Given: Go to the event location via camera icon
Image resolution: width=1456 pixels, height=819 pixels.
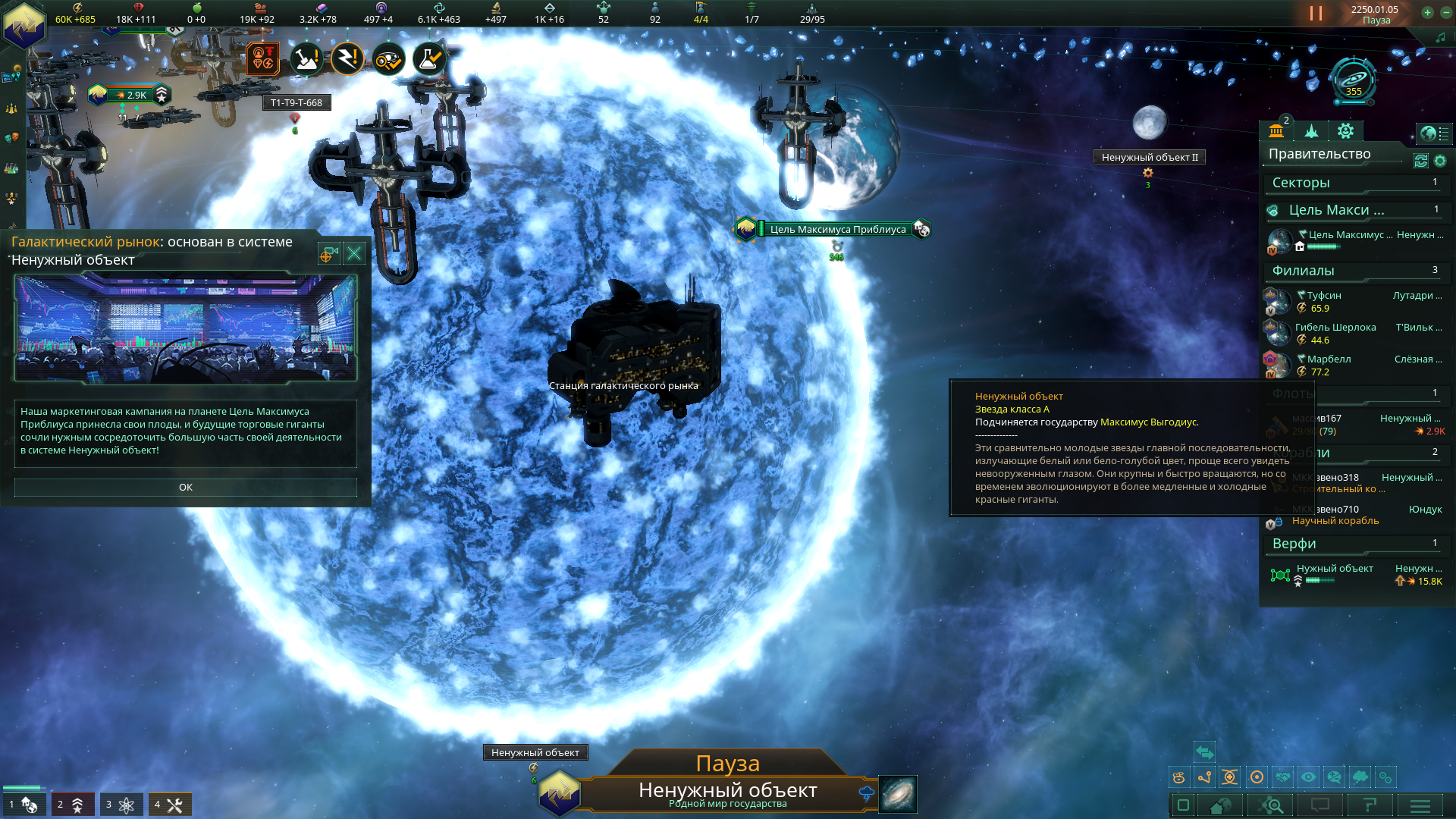Looking at the screenshot, I should tap(329, 253).
